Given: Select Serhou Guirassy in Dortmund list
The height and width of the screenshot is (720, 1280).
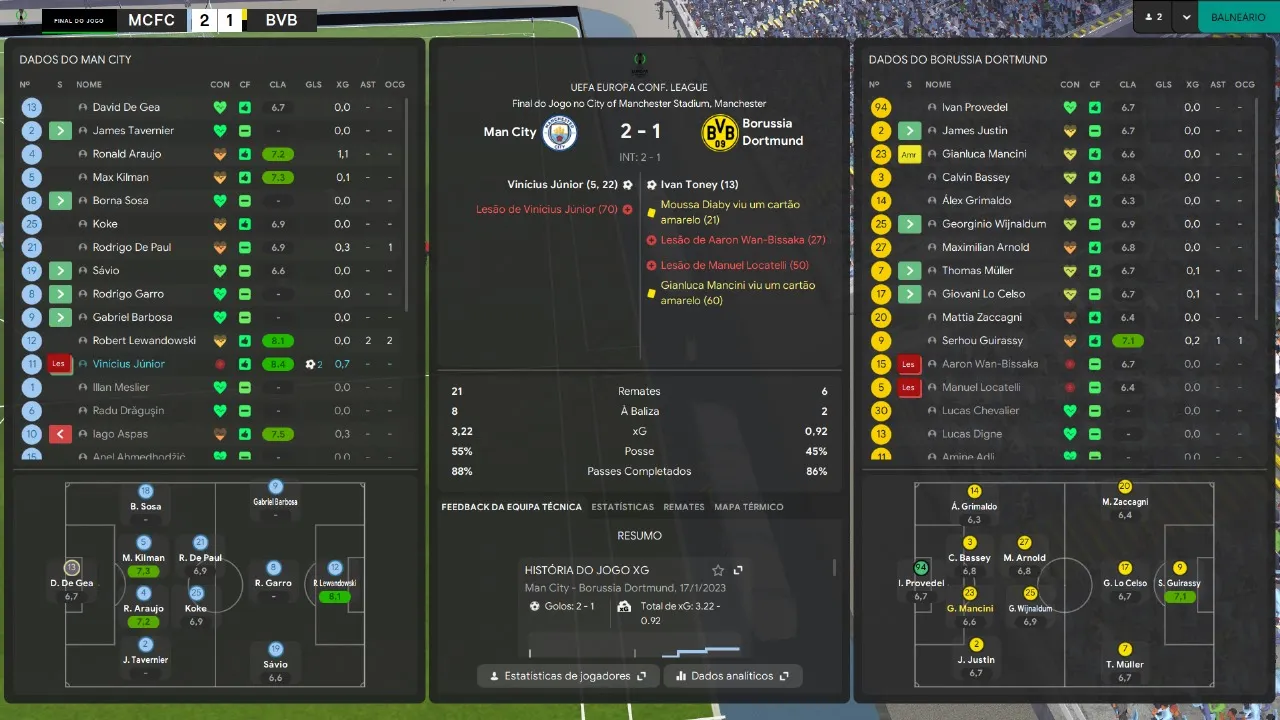Looking at the screenshot, I should point(981,341).
